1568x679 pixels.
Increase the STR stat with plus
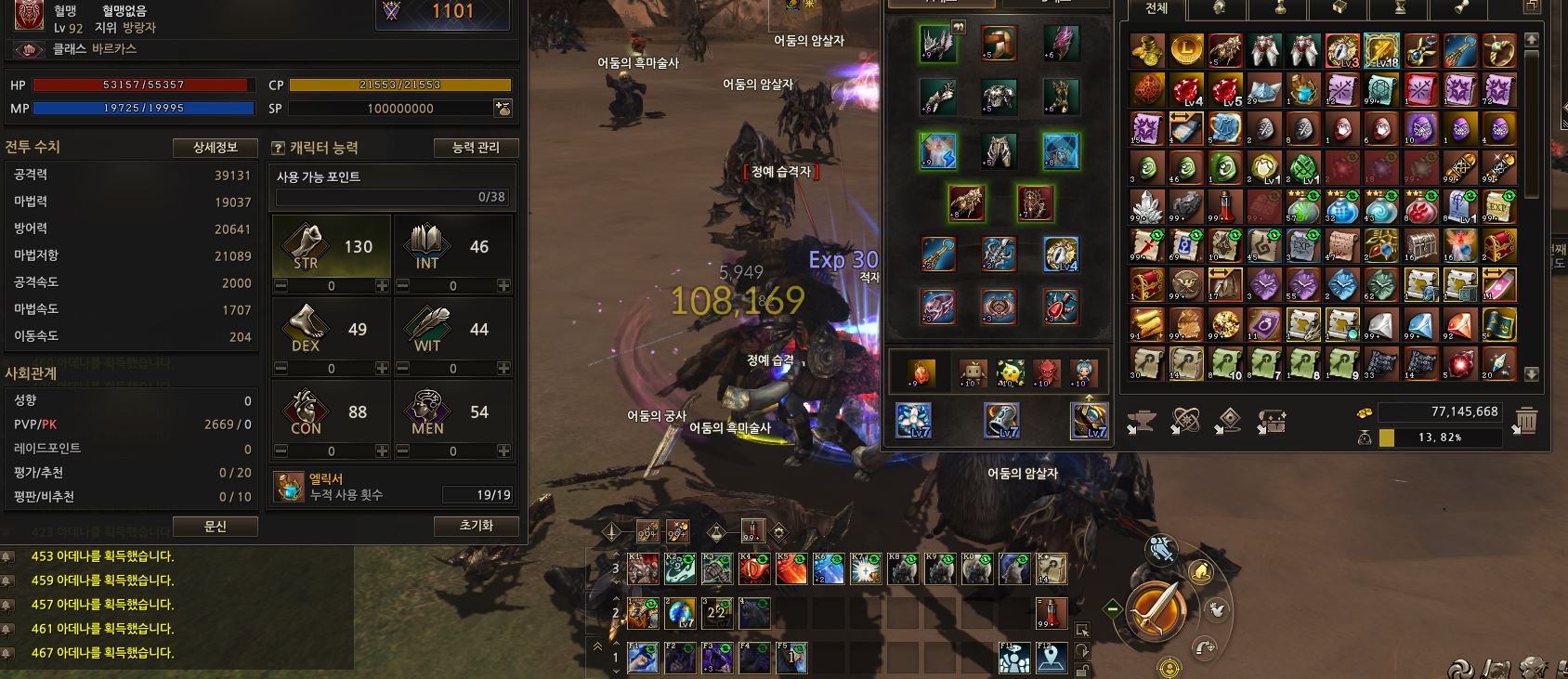(x=382, y=286)
